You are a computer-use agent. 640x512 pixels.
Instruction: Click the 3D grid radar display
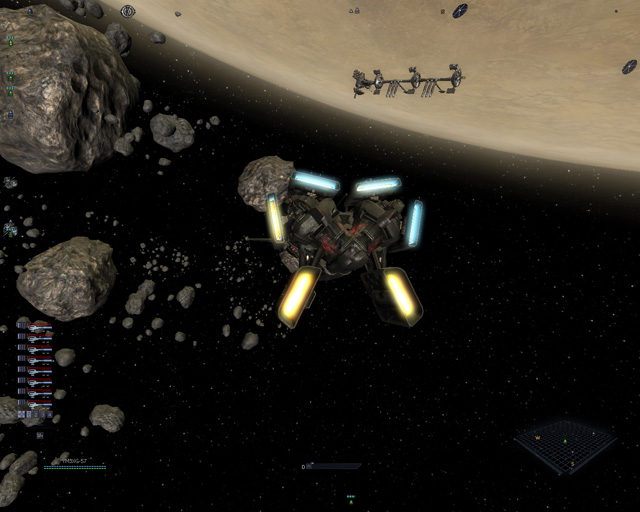565,445
